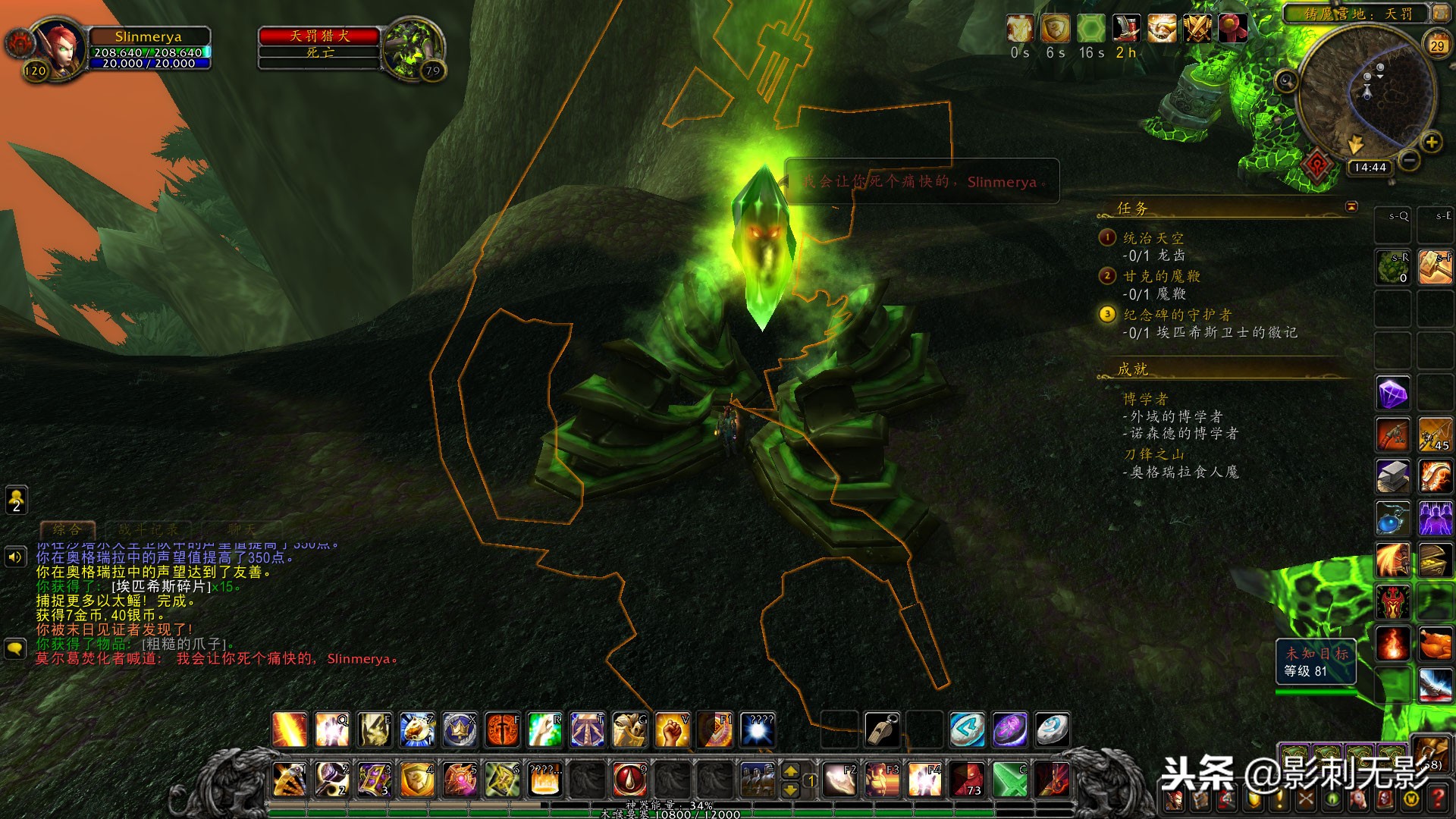Page up the main action bar
1456x819 pixels.
click(x=790, y=771)
